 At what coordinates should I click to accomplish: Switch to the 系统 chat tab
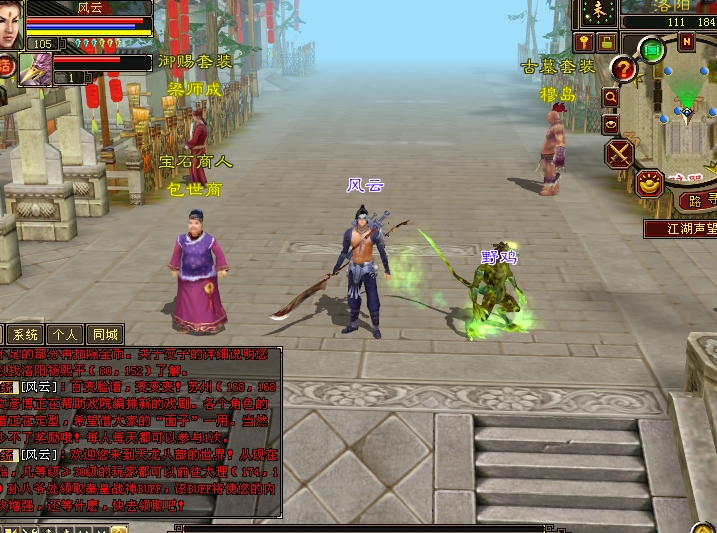pos(26,335)
